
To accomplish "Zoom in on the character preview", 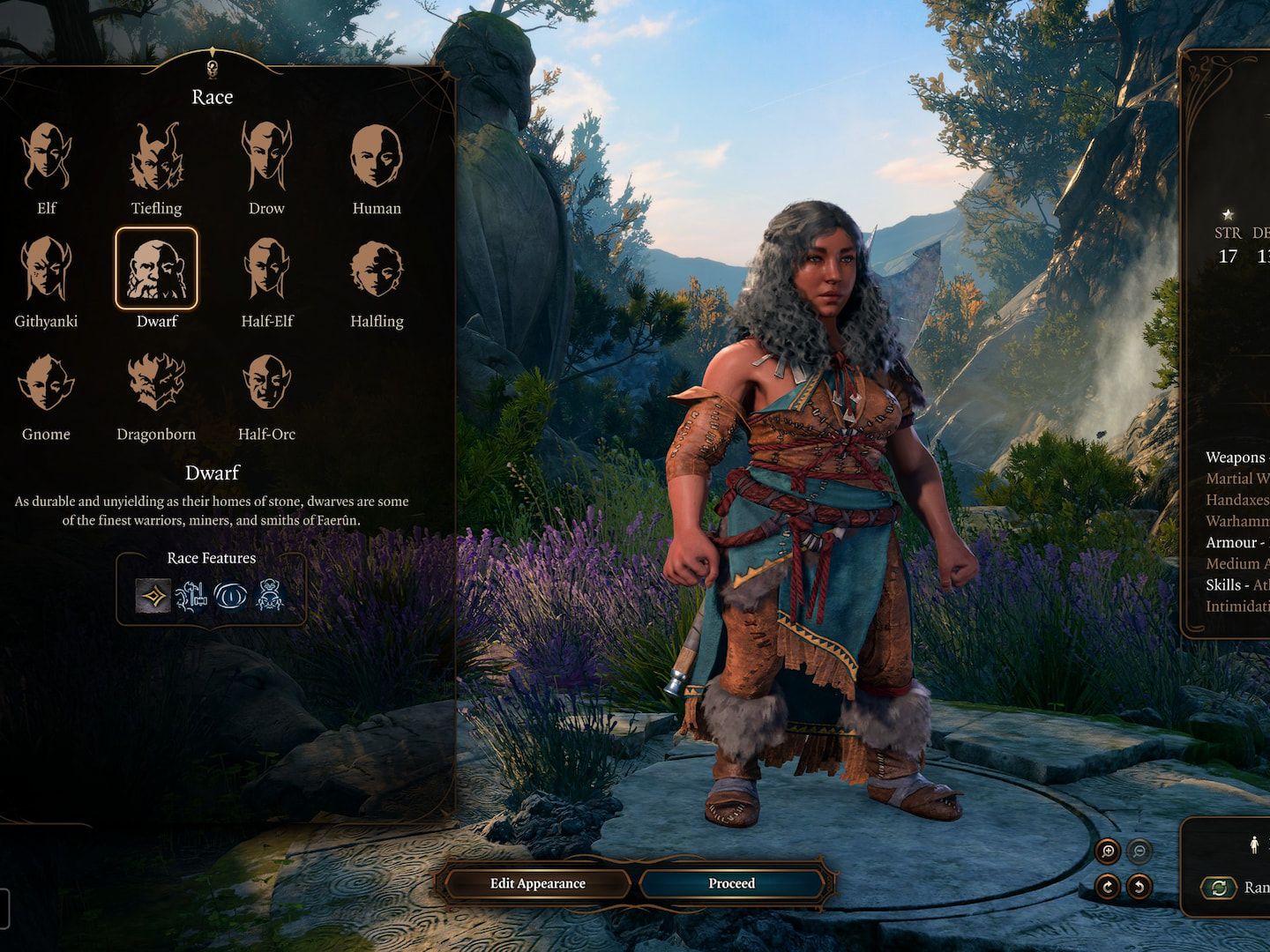I will (x=1108, y=852).
